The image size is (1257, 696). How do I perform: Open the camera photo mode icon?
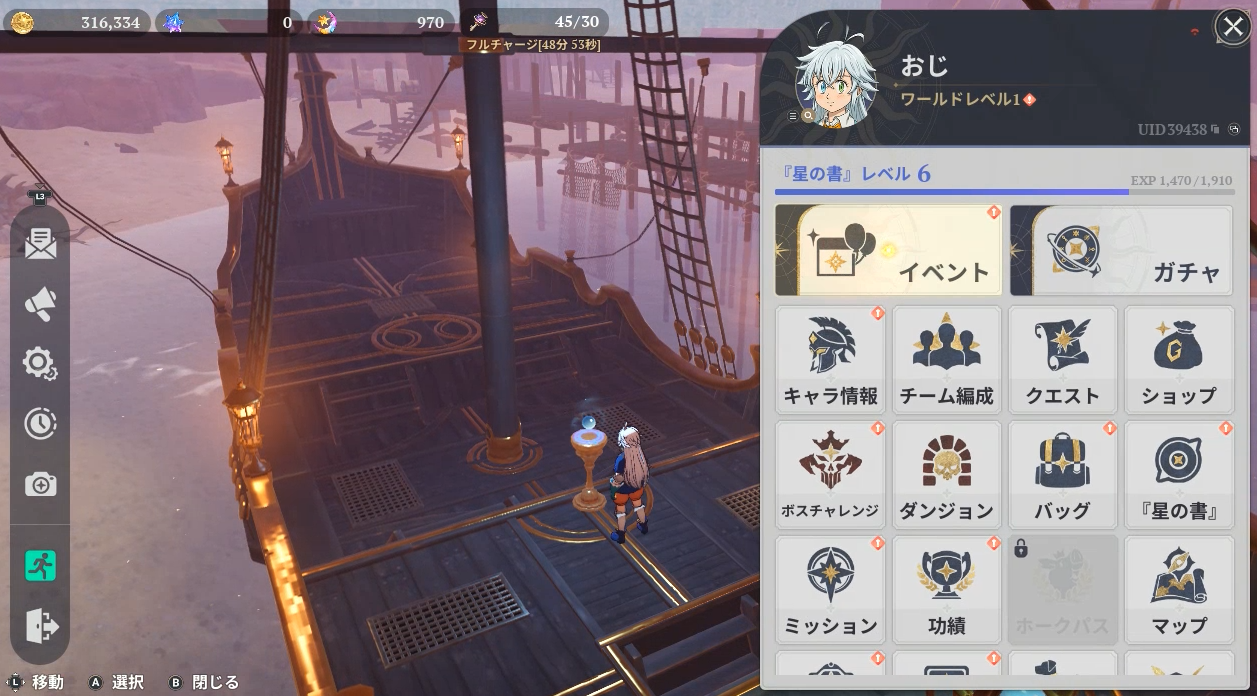40,485
